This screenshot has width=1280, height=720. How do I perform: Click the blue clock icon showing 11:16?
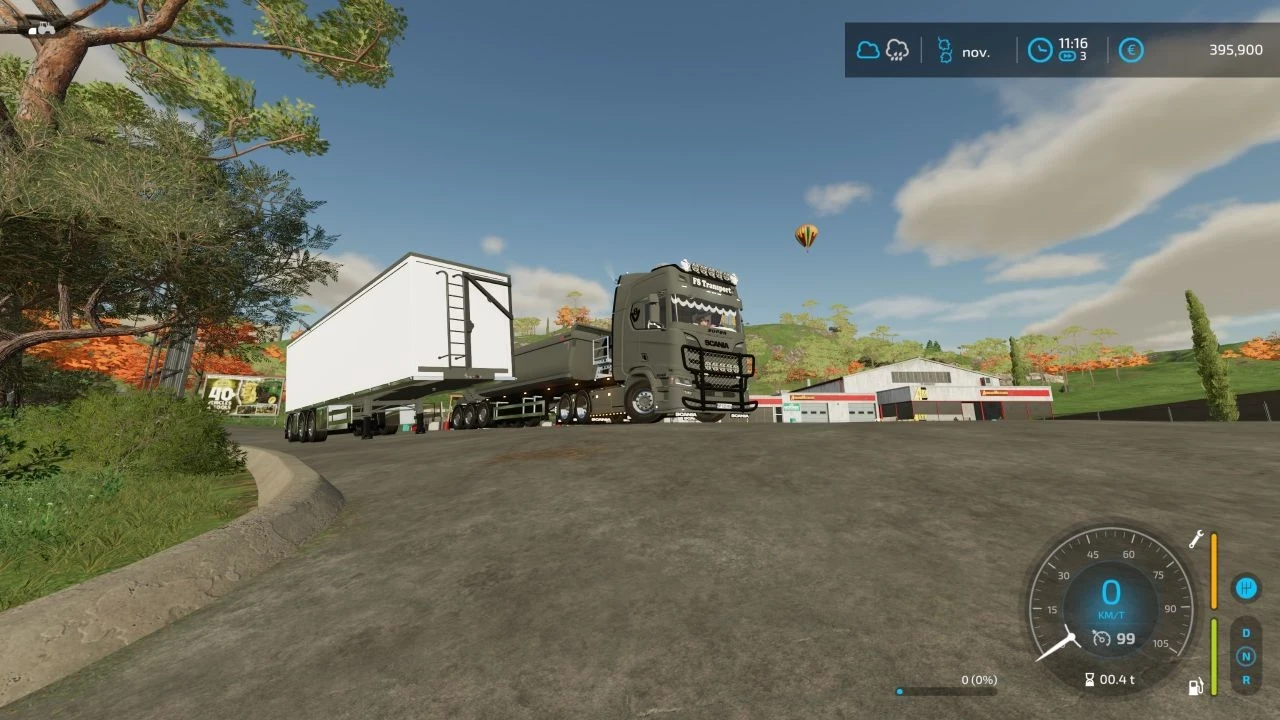point(1038,50)
